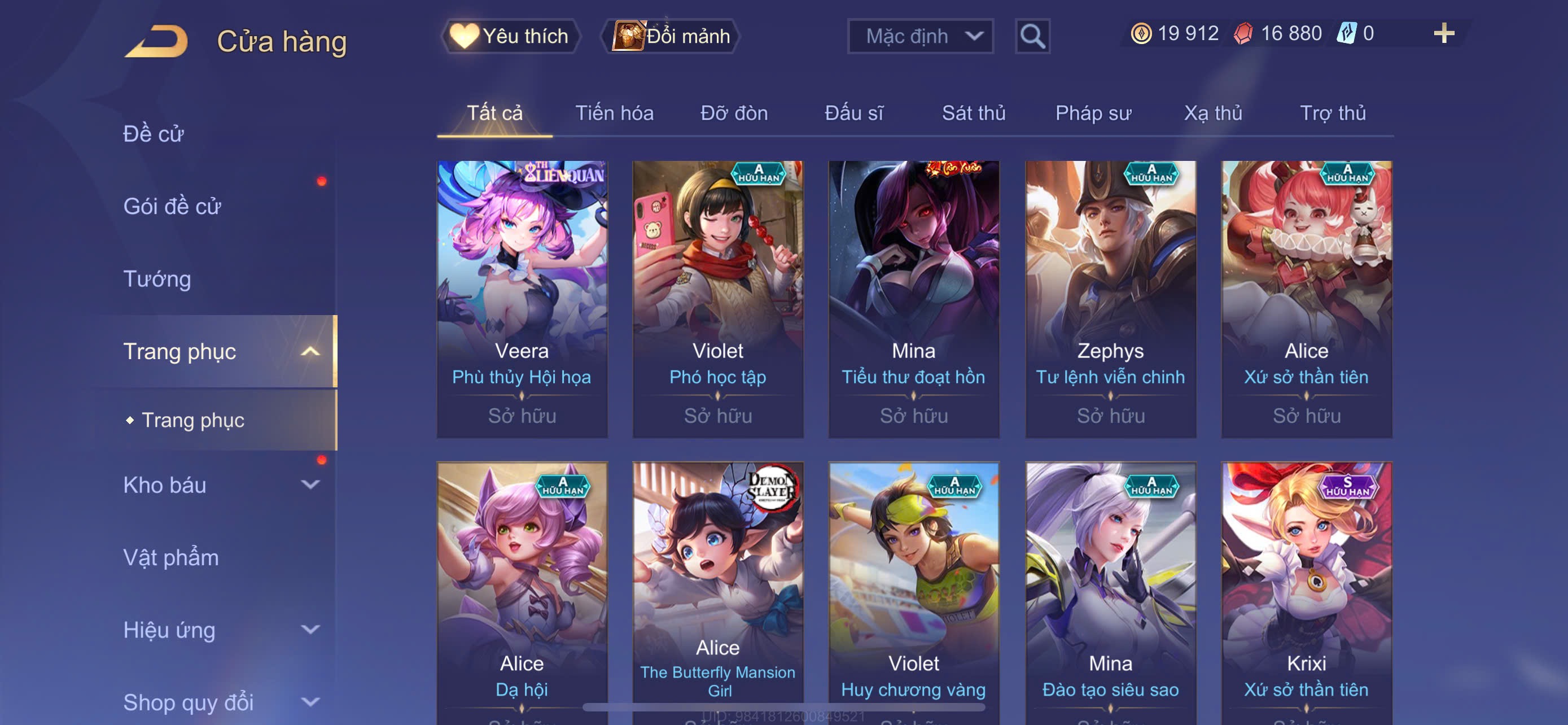This screenshot has height=725, width=1568.
Task: Pick Mina Tiểu thư đoạt hồn skin card
Action: [x=914, y=298]
